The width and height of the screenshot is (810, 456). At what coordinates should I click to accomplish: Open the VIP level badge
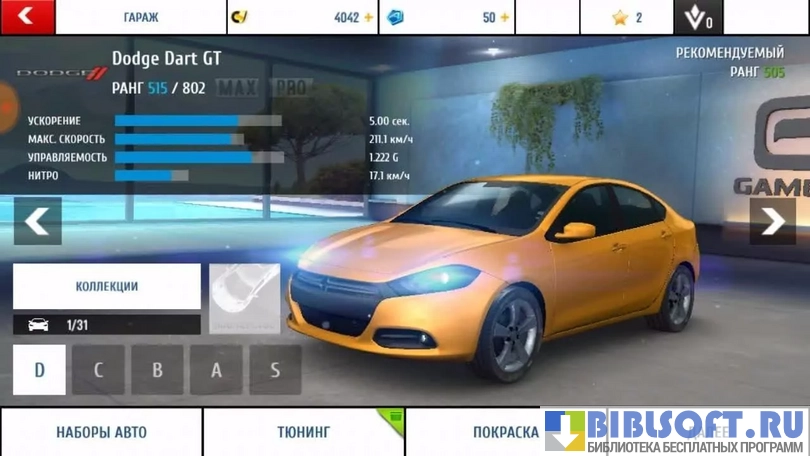[x=698, y=18]
